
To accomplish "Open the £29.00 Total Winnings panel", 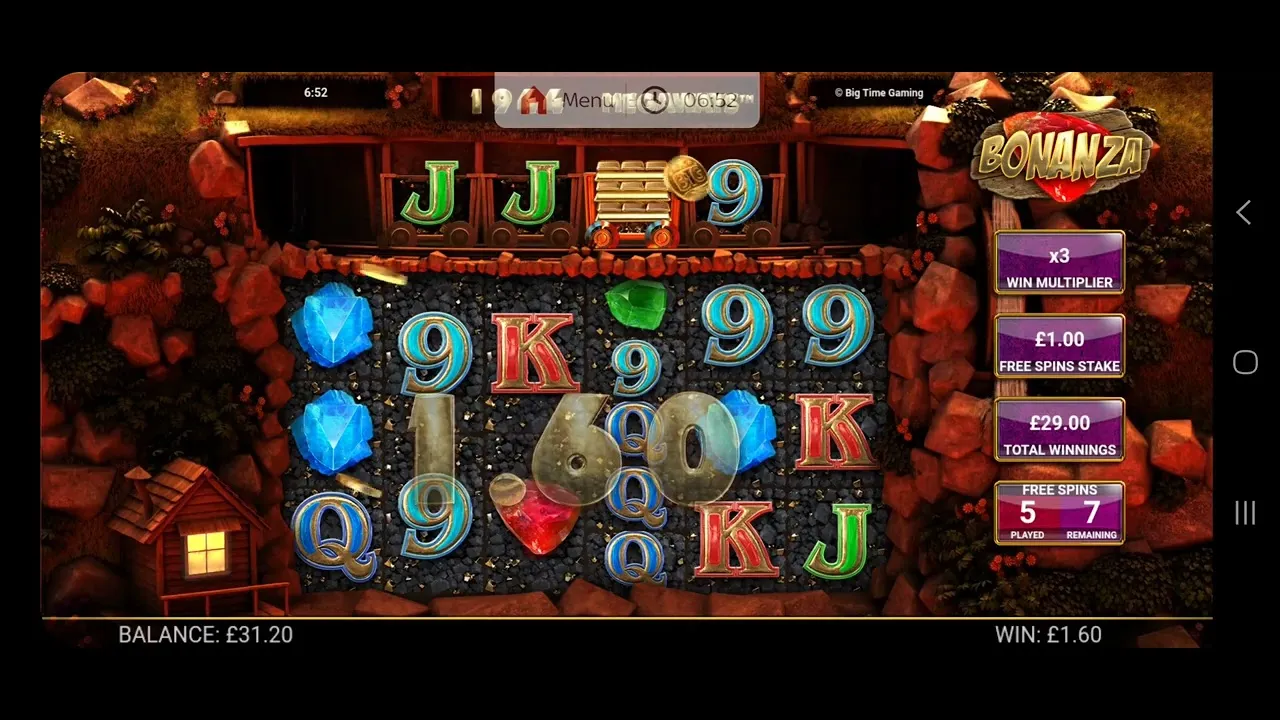I will click(x=1059, y=430).
